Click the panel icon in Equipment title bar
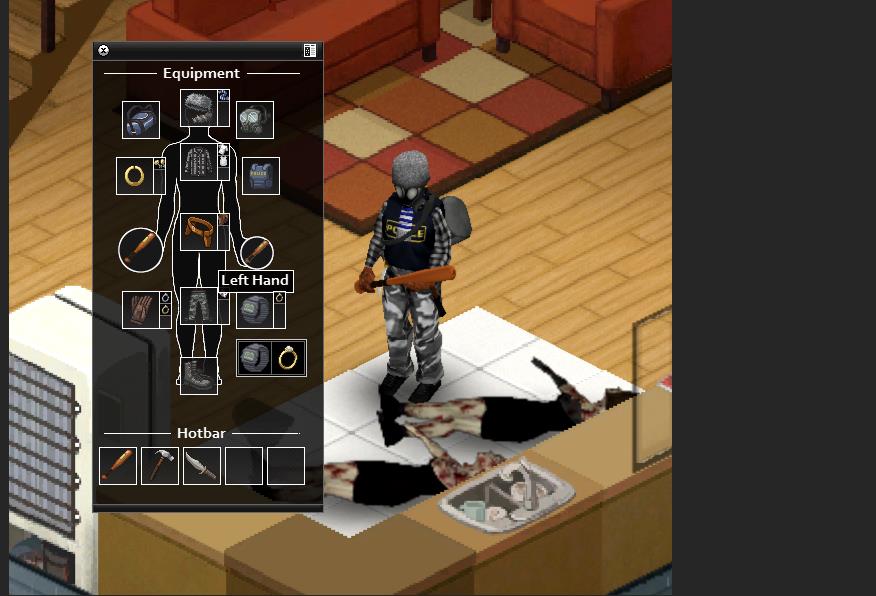Image resolution: width=876 pixels, height=596 pixels. pyautogui.click(x=310, y=51)
